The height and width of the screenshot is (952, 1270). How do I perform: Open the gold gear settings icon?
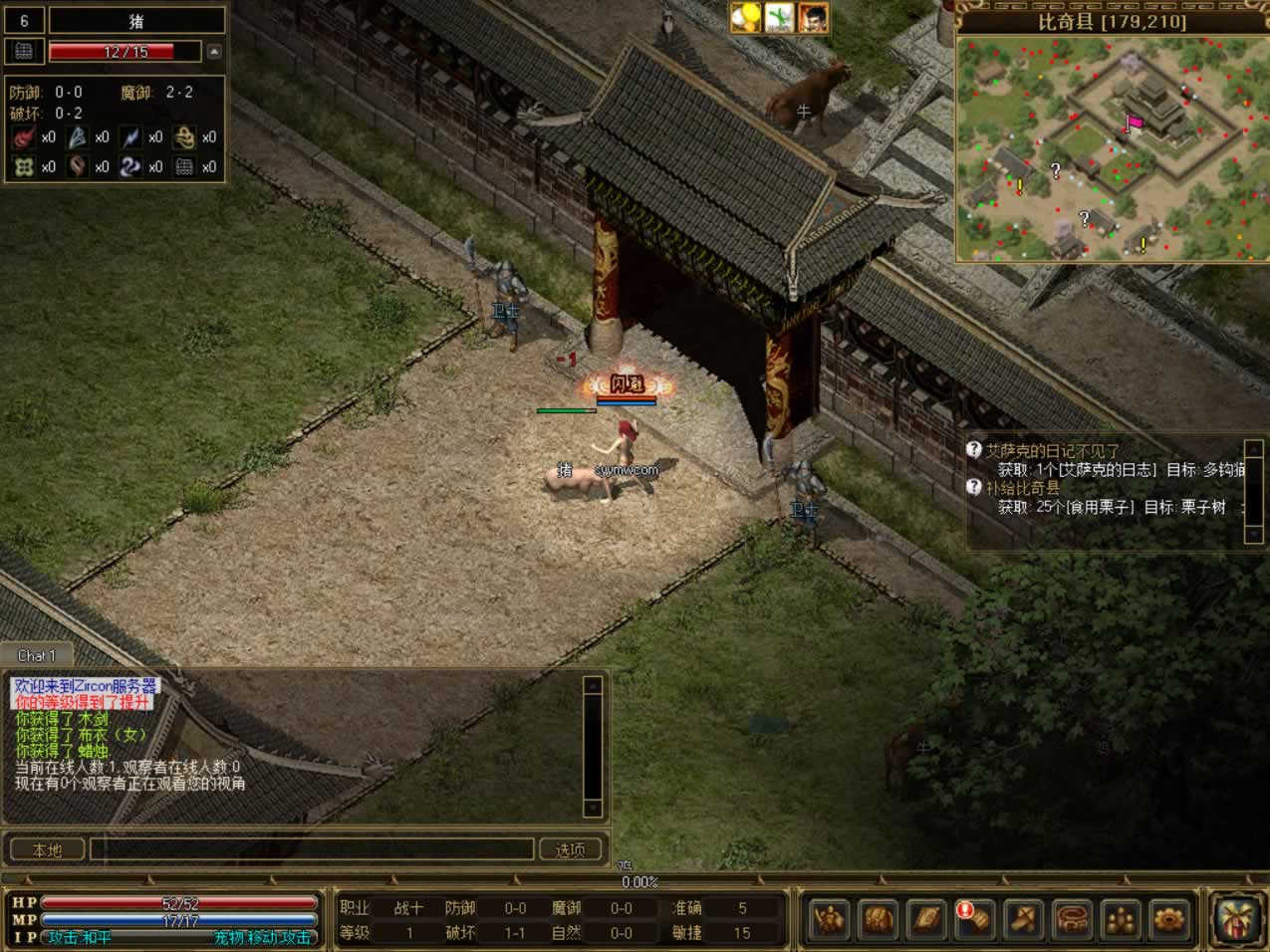1168,917
